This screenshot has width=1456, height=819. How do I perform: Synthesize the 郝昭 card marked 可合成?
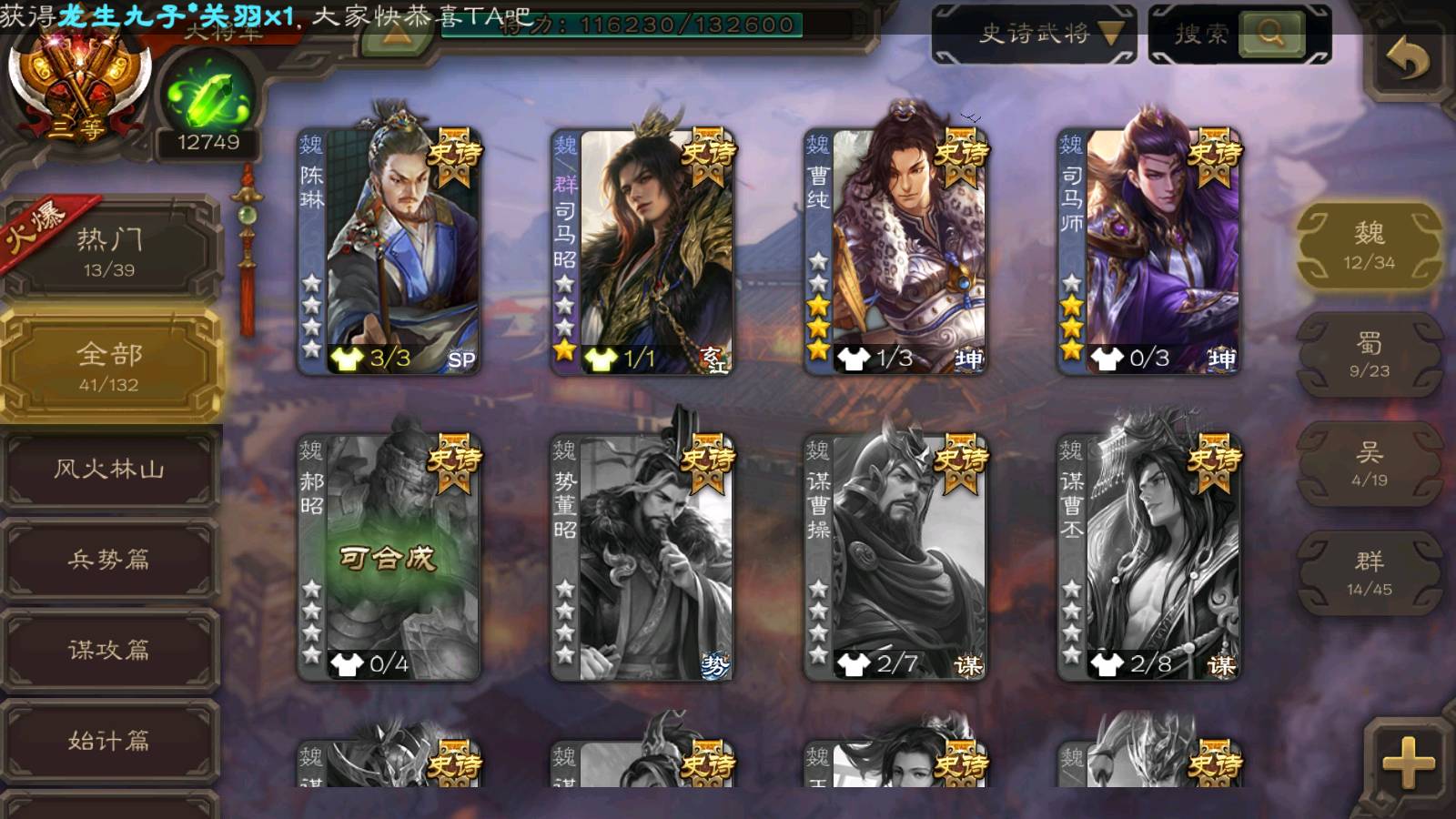click(389, 557)
